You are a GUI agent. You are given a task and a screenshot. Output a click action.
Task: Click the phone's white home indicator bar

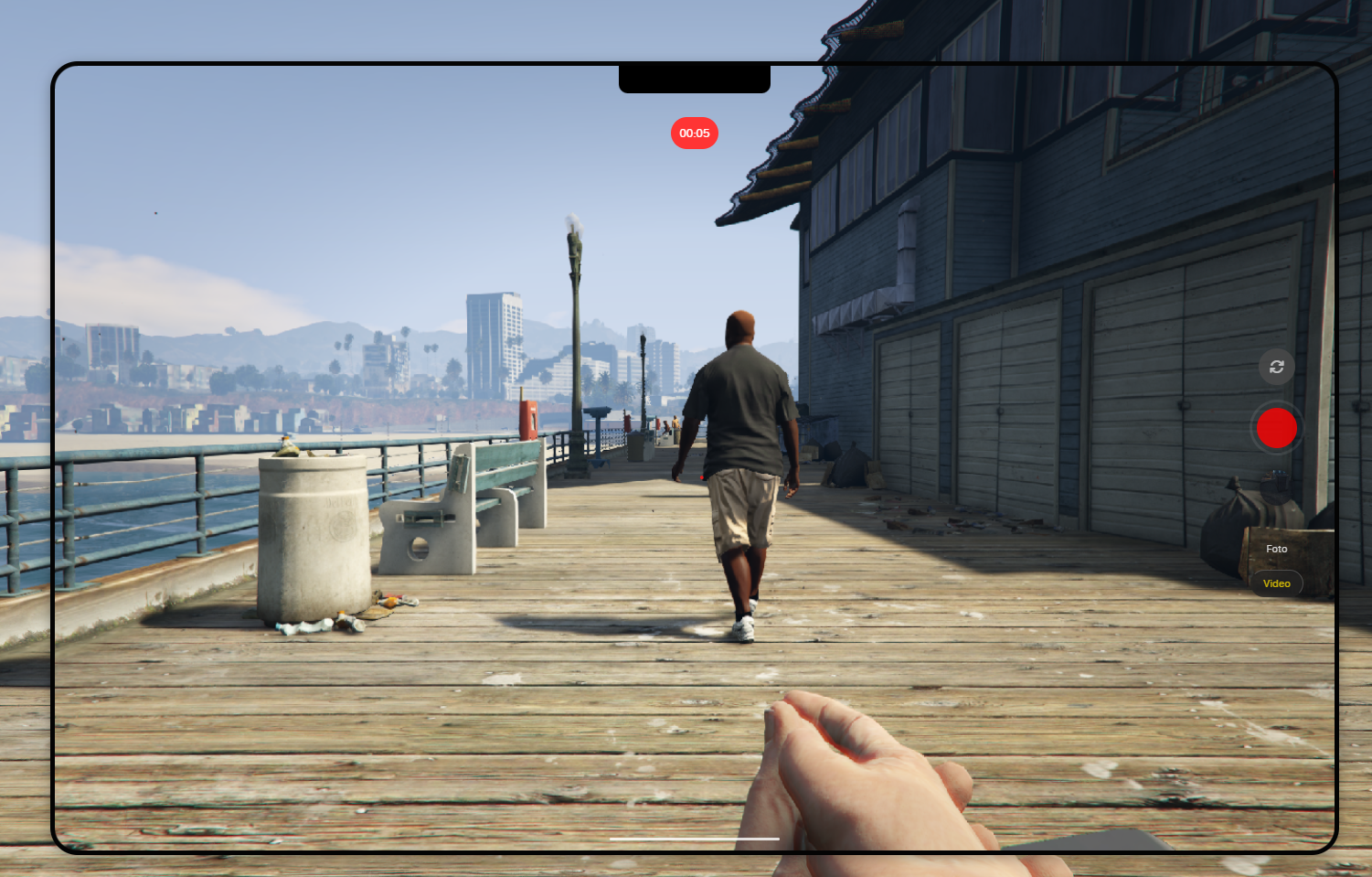tap(694, 838)
